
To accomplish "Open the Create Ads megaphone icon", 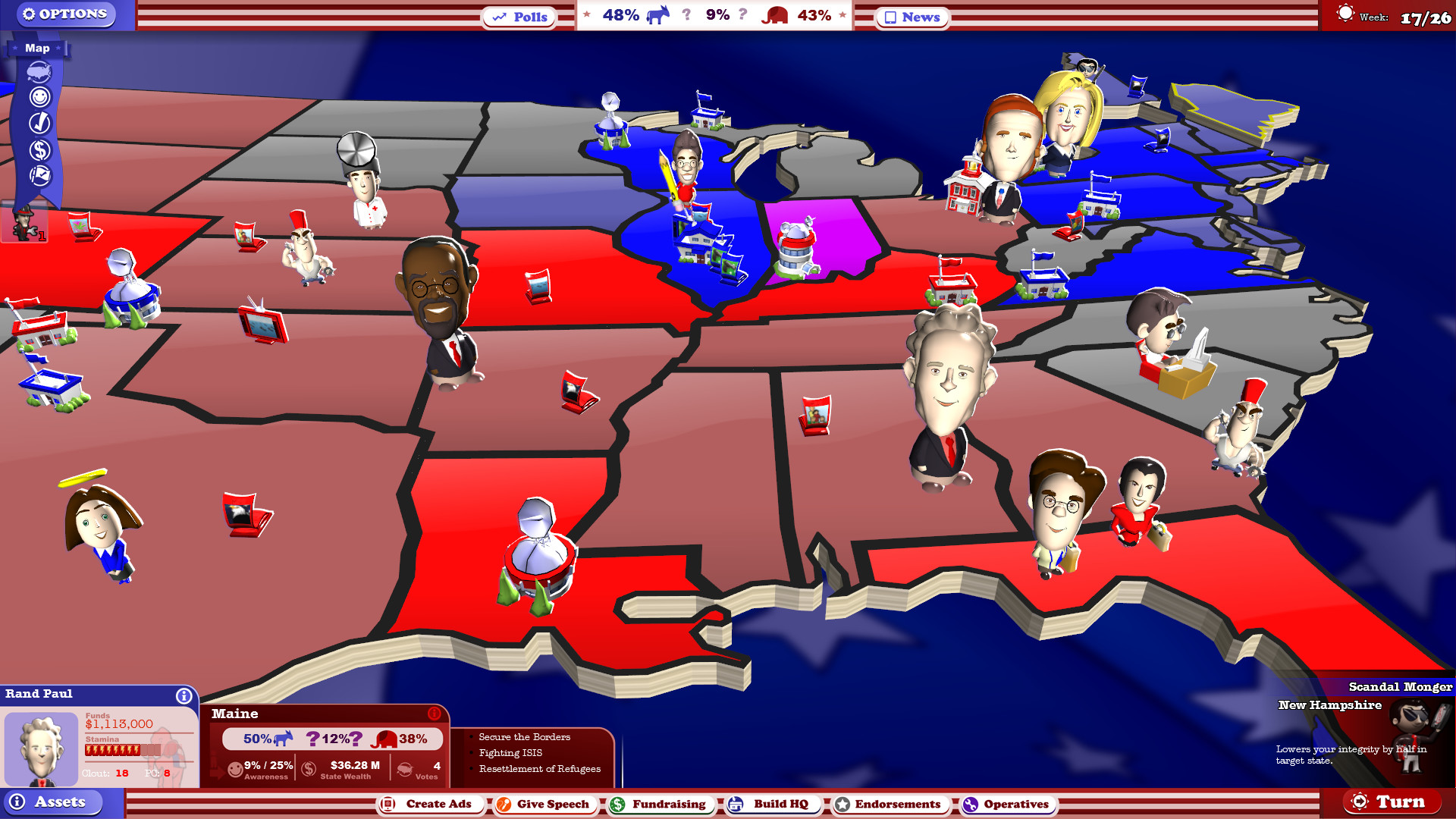I will point(390,804).
